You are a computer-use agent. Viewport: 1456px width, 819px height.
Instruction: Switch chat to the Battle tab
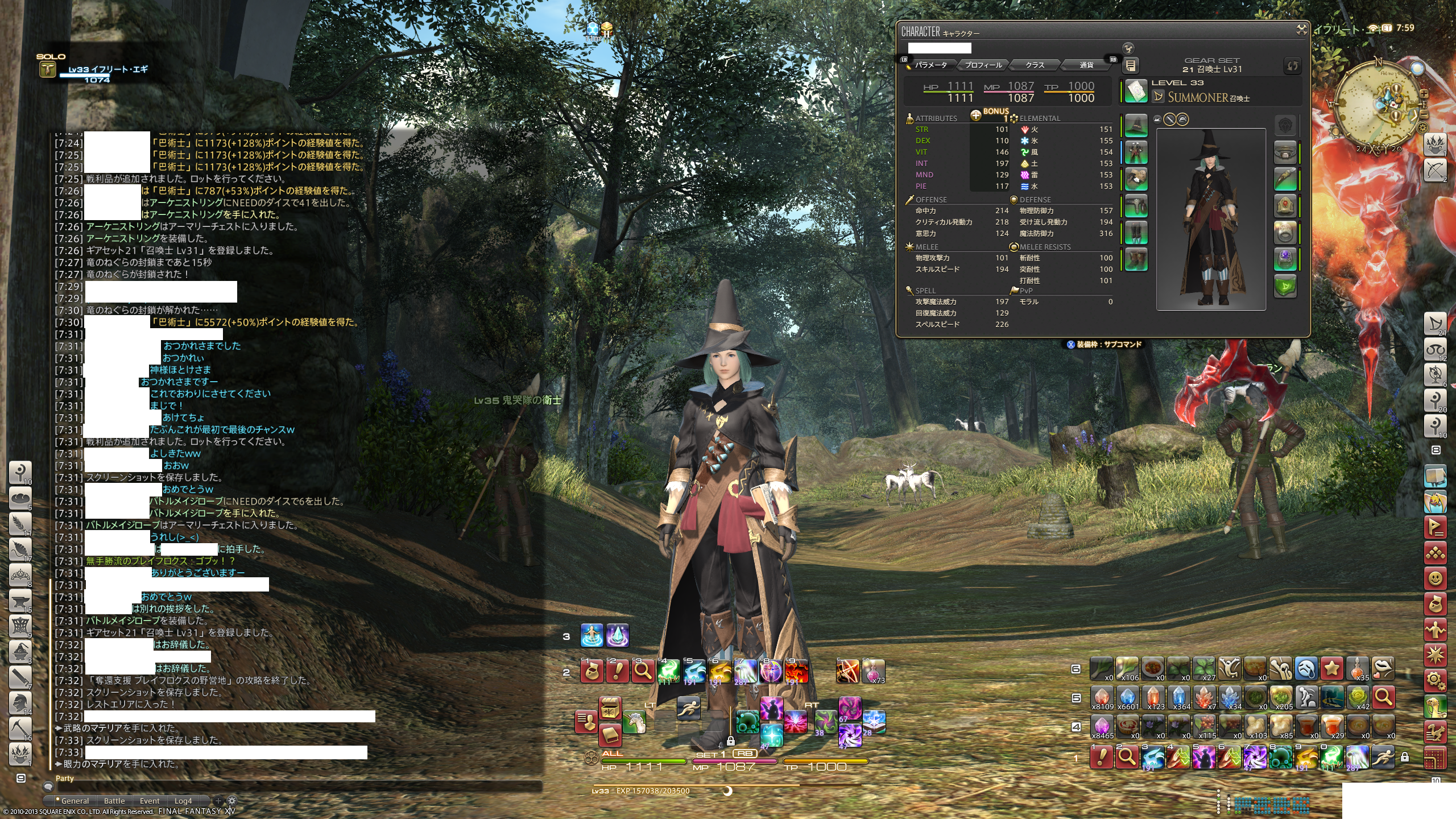[114, 801]
